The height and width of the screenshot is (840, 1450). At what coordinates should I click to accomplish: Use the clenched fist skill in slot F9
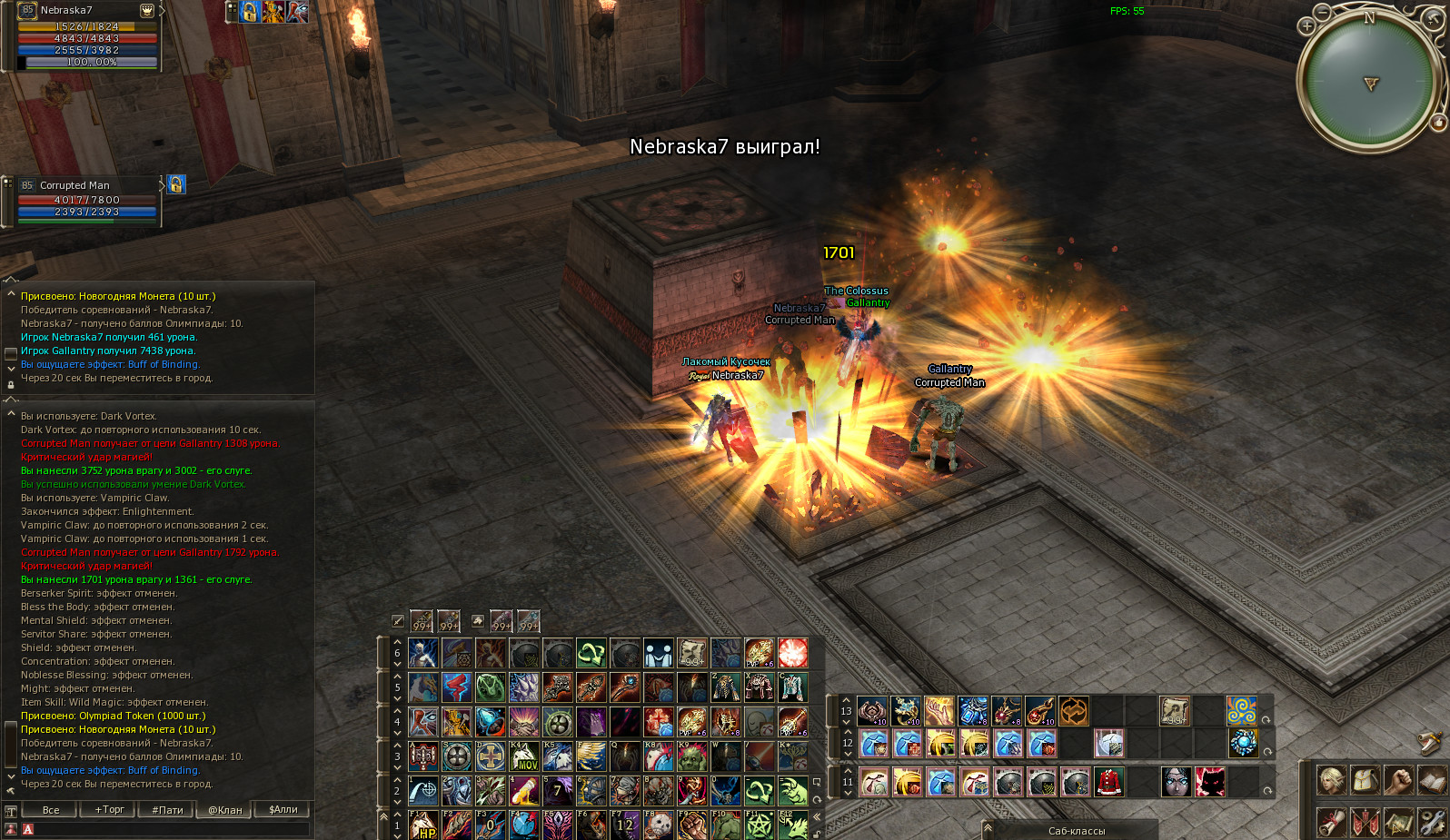691,825
